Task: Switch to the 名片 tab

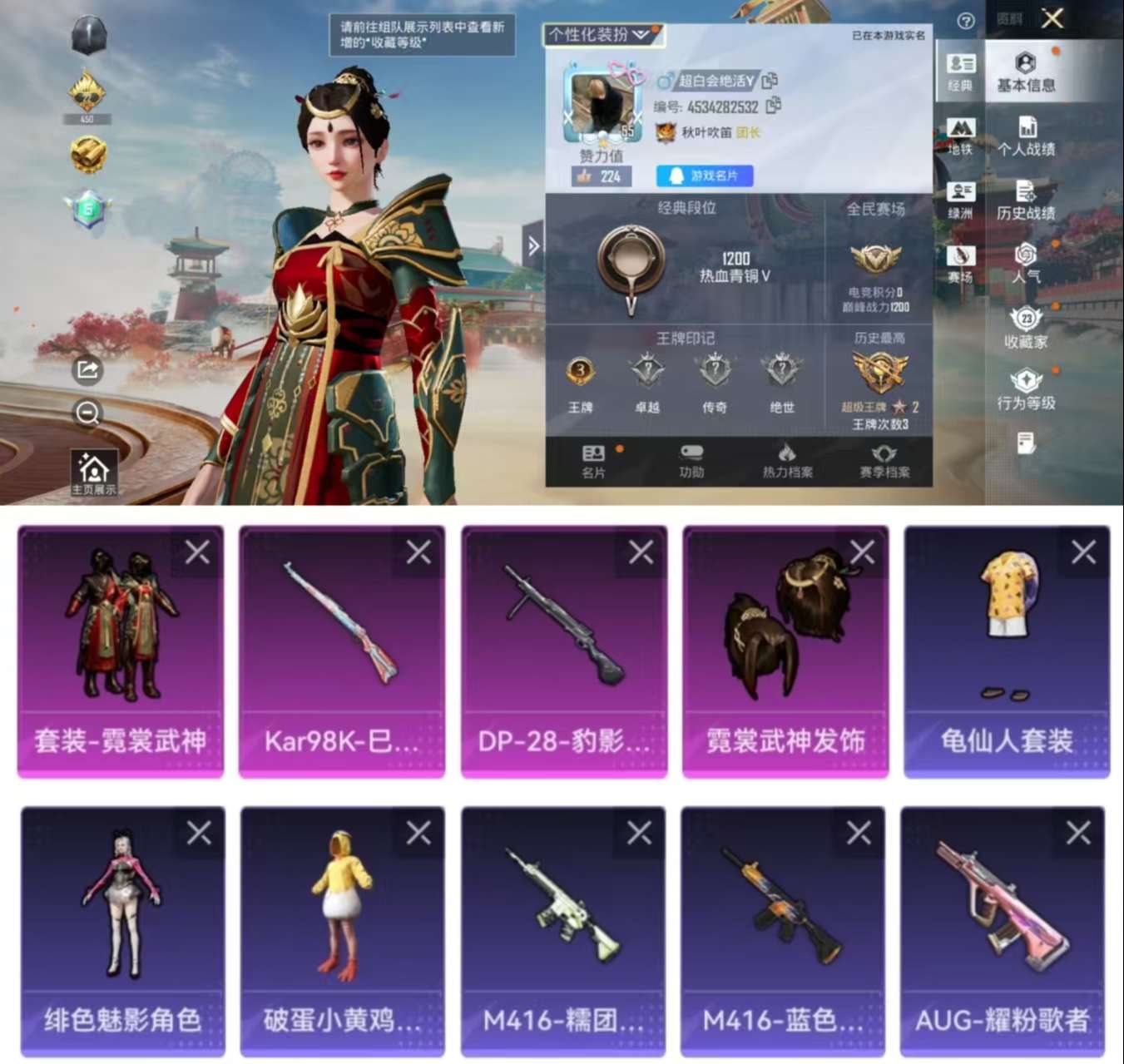Action: pyautogui.click(x=594, y=459)
